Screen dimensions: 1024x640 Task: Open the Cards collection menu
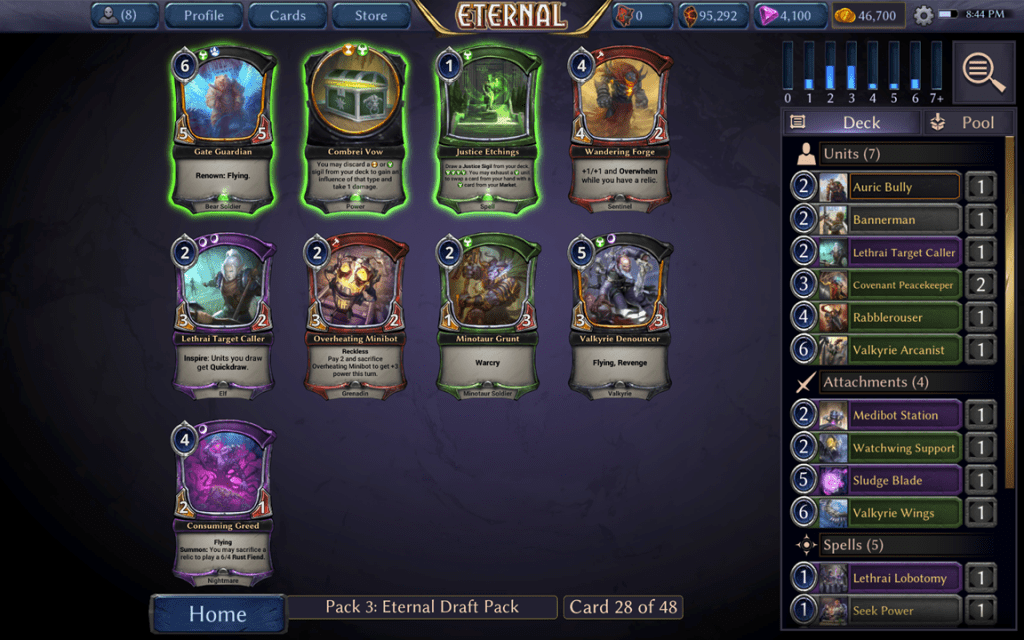tap(287, 15)
